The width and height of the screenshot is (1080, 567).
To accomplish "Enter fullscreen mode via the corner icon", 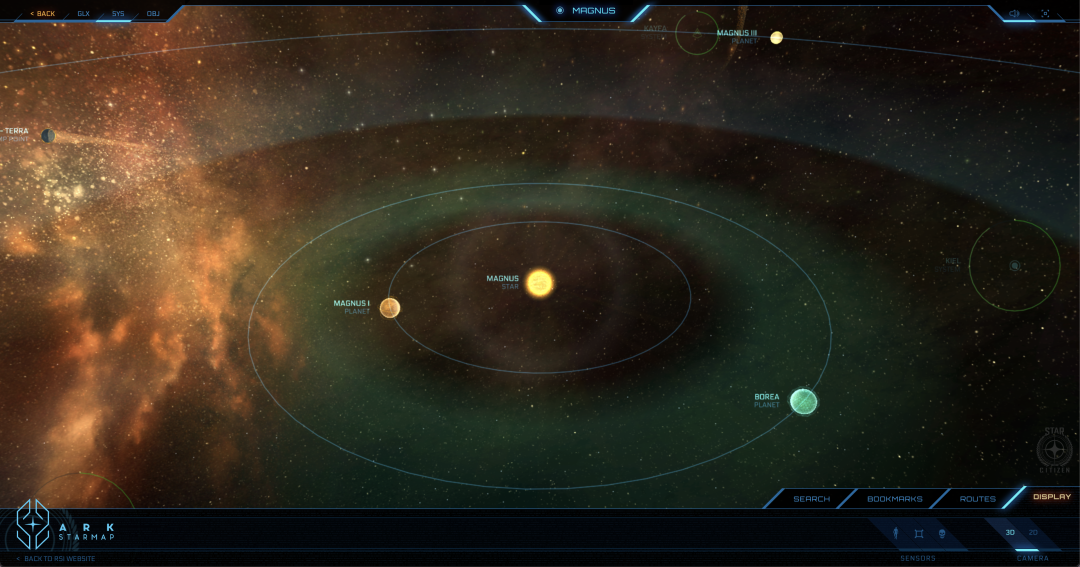I will coord(1045,14).
